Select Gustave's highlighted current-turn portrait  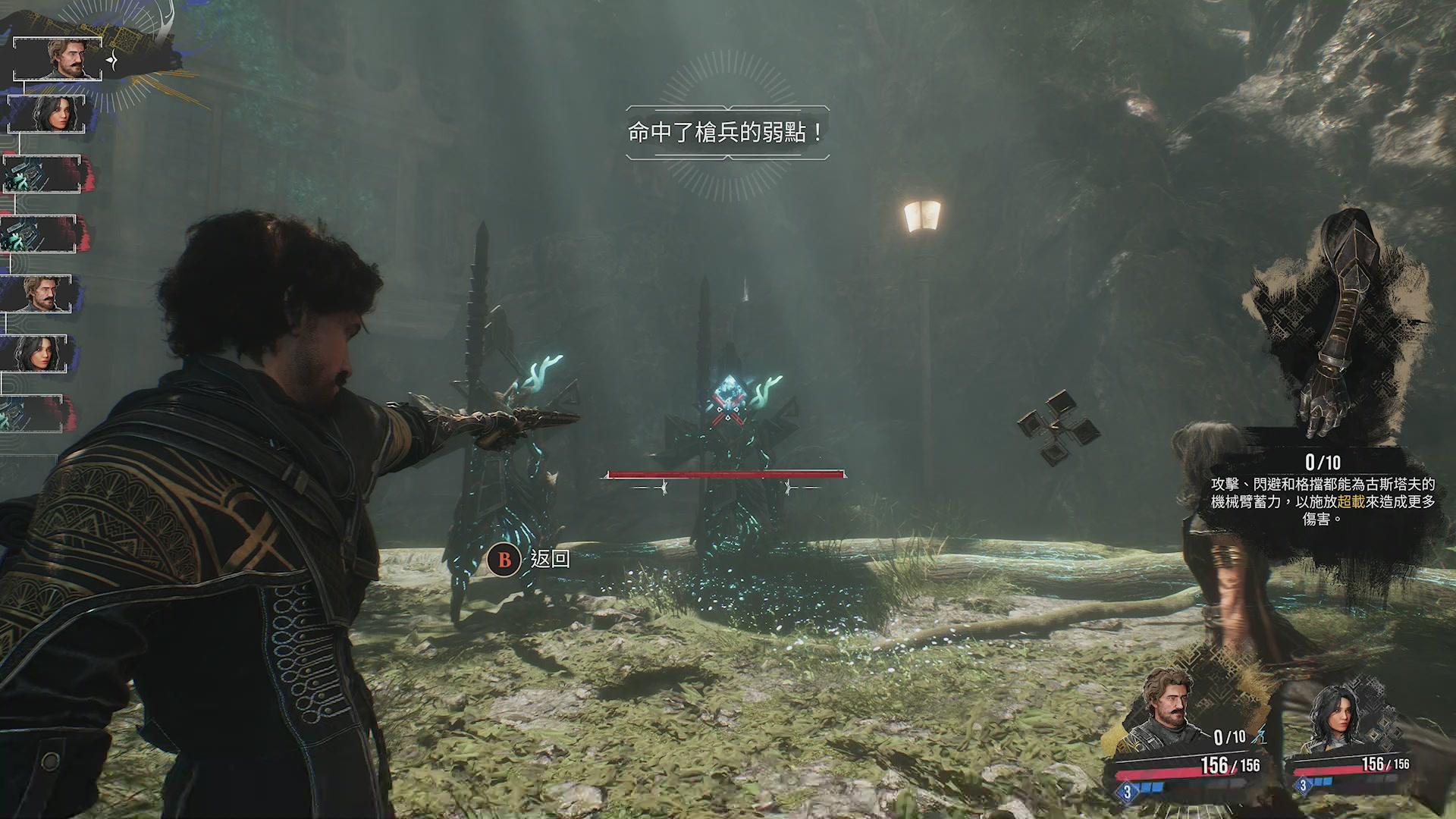click(58, 58)
